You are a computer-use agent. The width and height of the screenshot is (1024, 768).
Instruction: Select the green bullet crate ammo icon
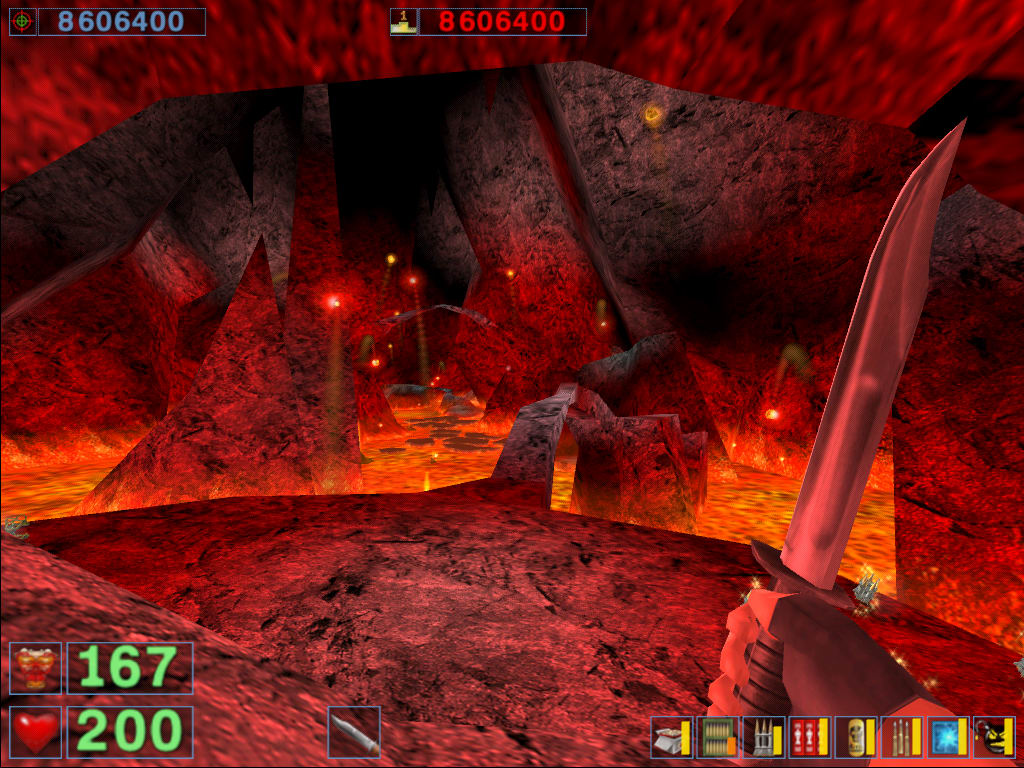(x=718, y=738)
